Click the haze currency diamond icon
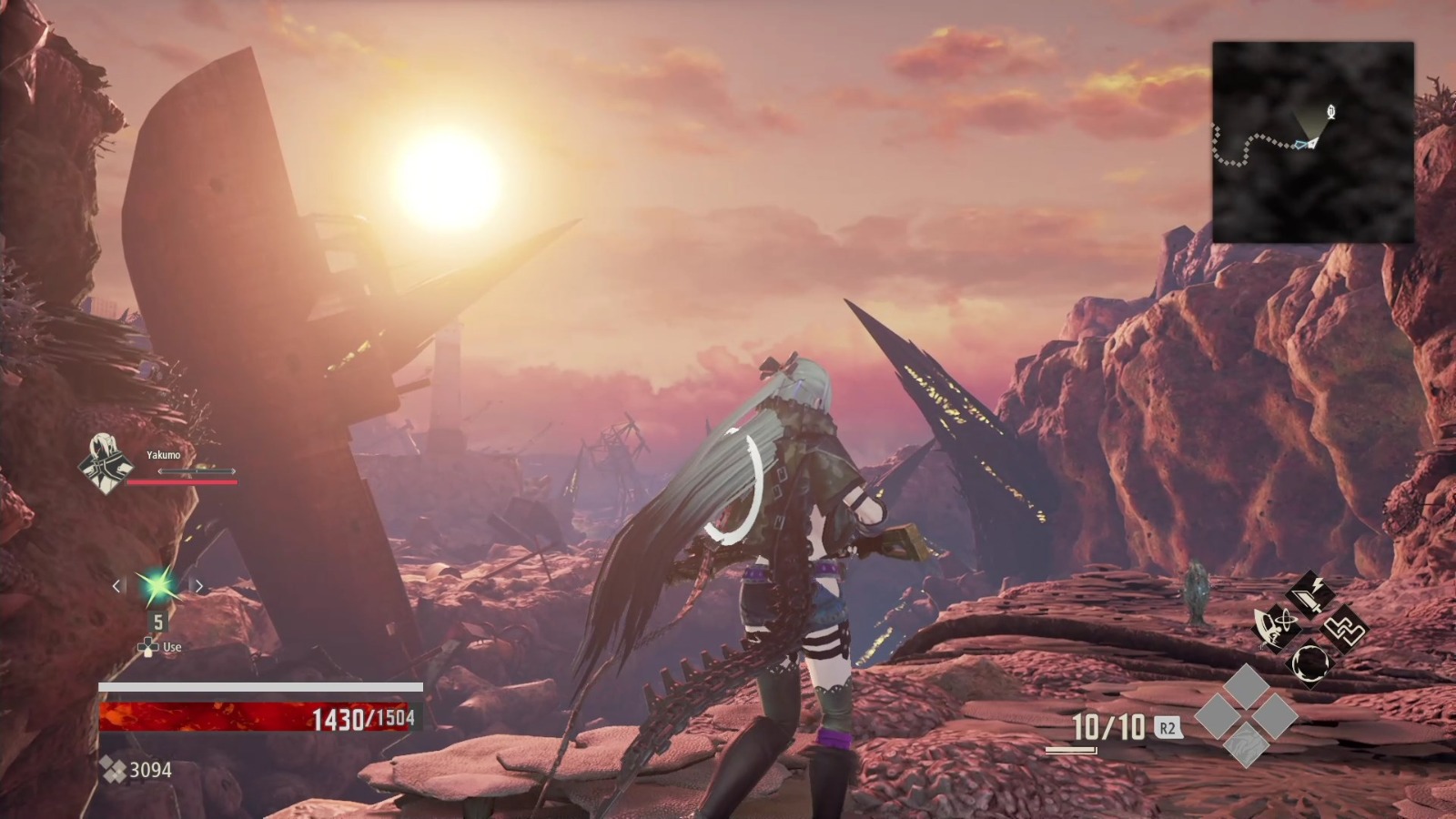 (x=111, y=768)
